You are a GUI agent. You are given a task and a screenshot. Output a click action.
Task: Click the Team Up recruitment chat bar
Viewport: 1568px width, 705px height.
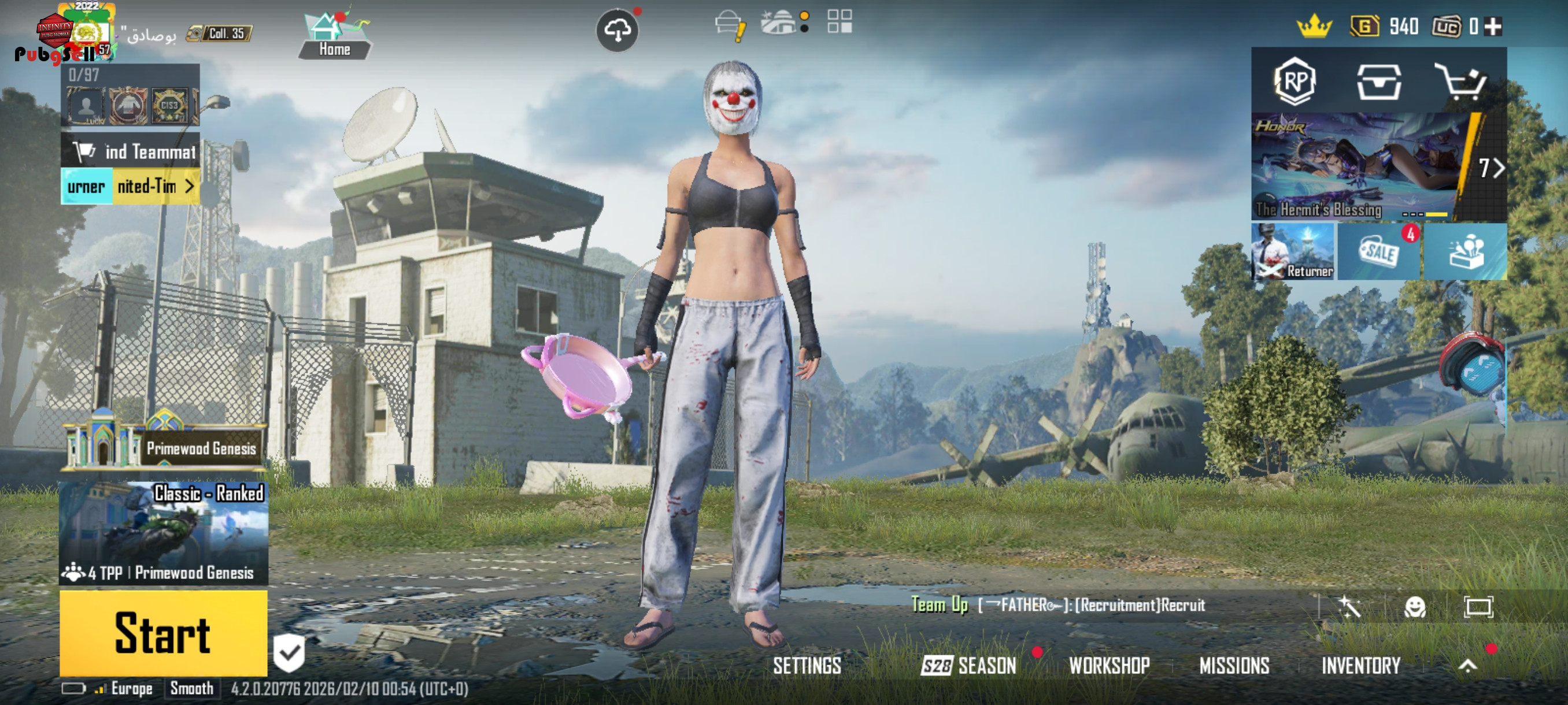point(1059,604)
